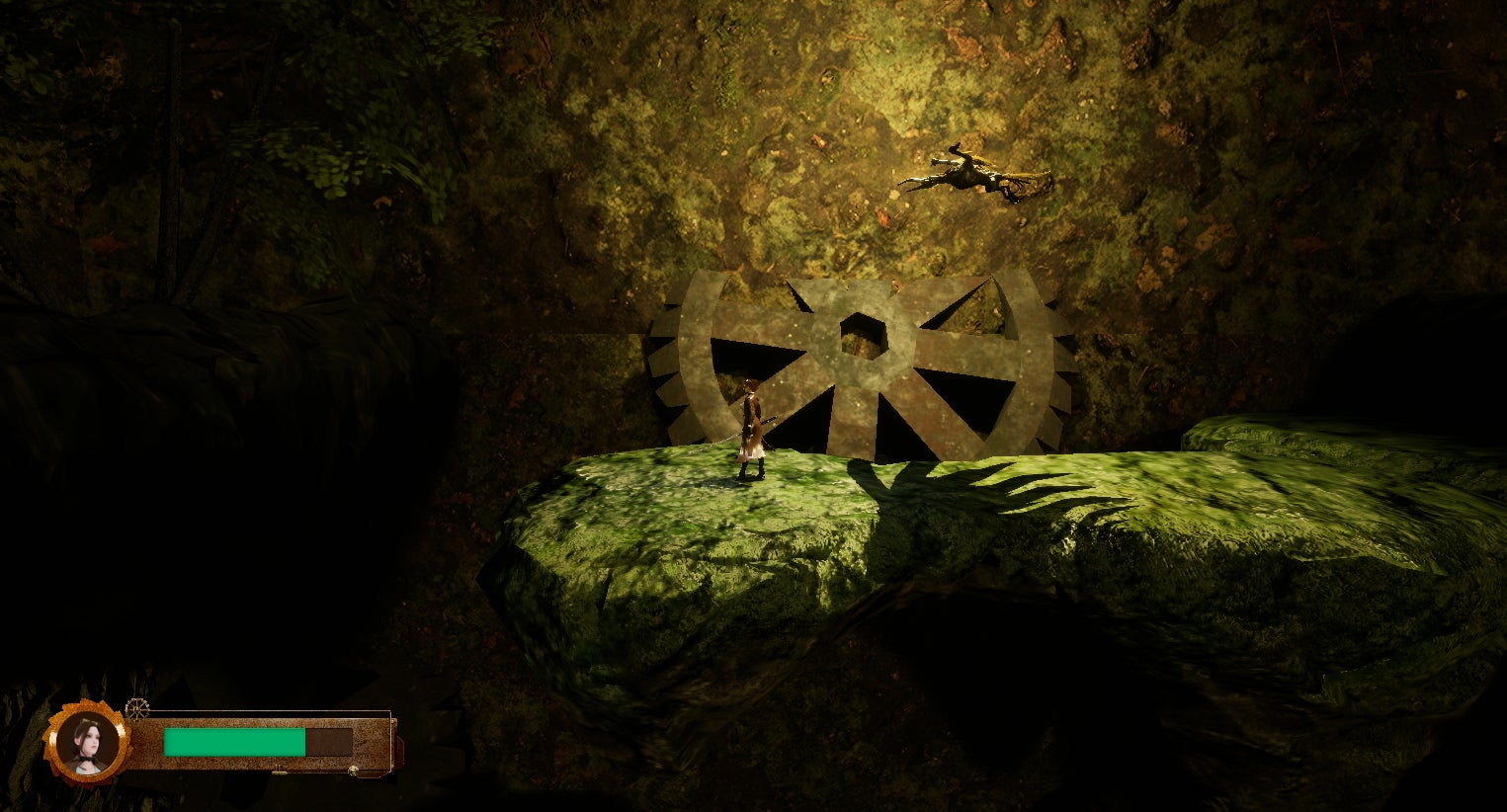Click the heroine's gear-framed portrait
The height and width of the screenshot is (812, 1507).
pos(87,742)
